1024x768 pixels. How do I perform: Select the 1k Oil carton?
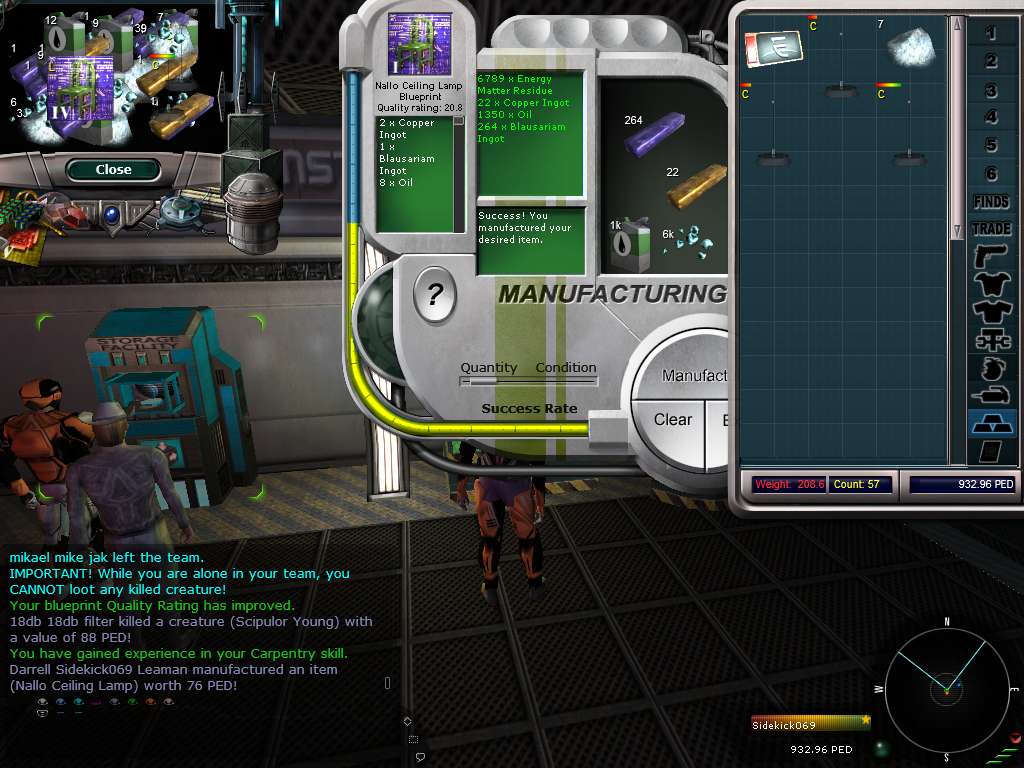pyautogui.click(x=632, y=243)
